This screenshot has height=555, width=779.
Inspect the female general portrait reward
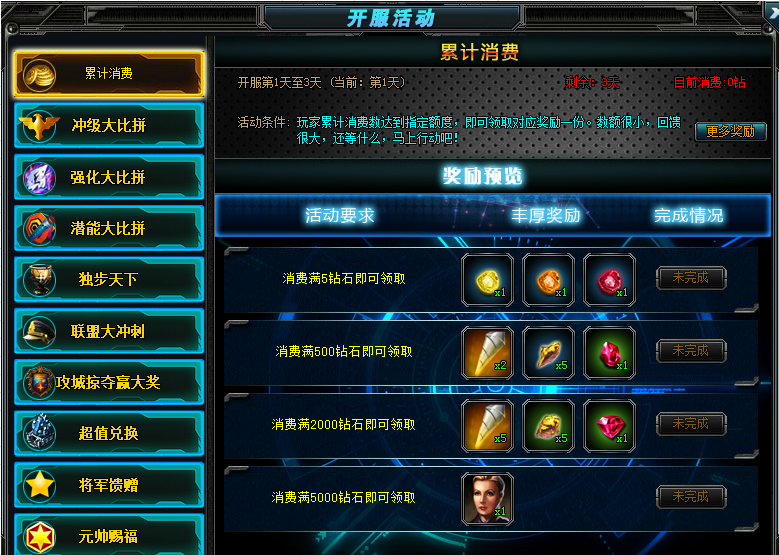click(487, 498)
